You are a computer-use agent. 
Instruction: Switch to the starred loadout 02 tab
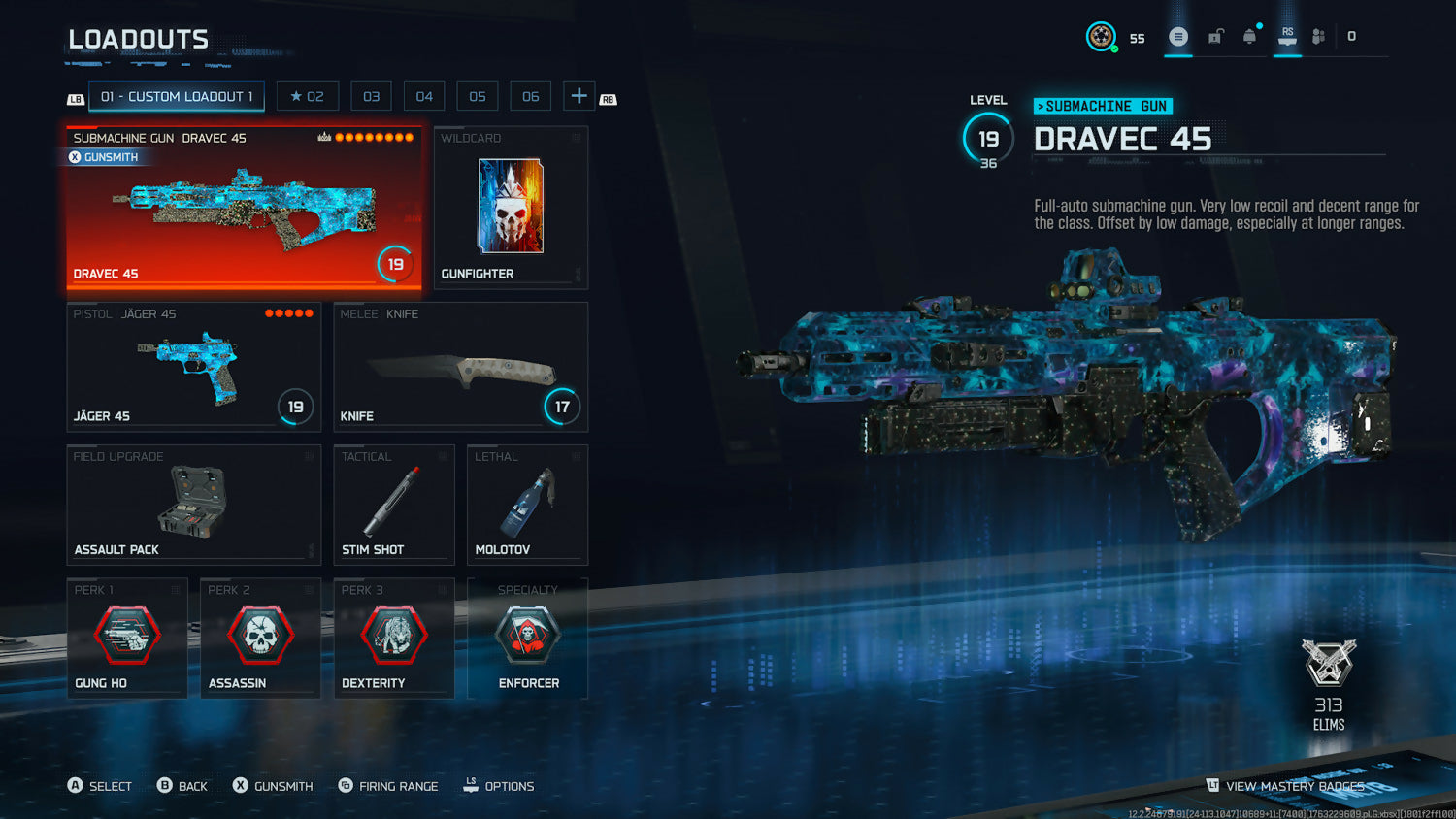(x=307, y=96)
